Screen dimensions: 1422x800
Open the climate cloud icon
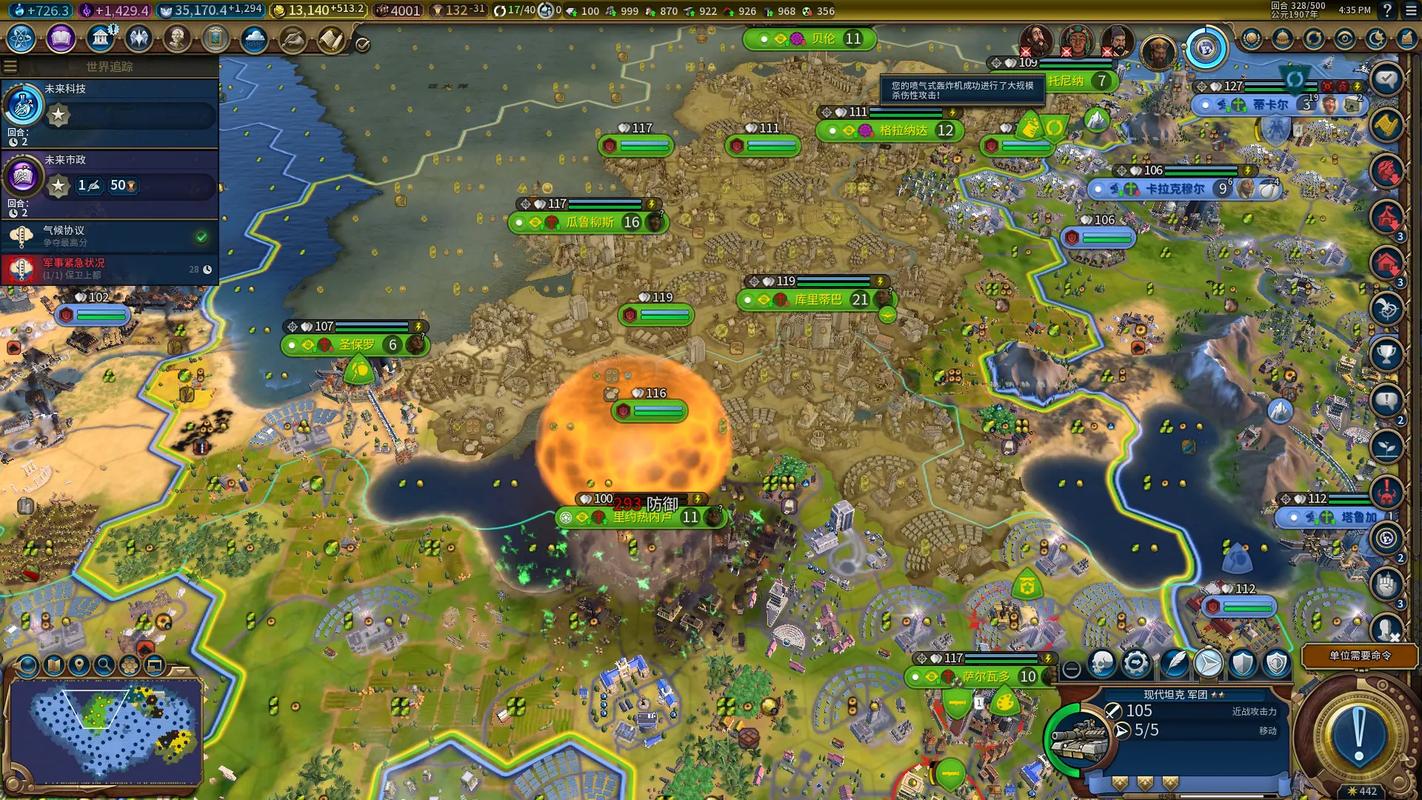254,39
